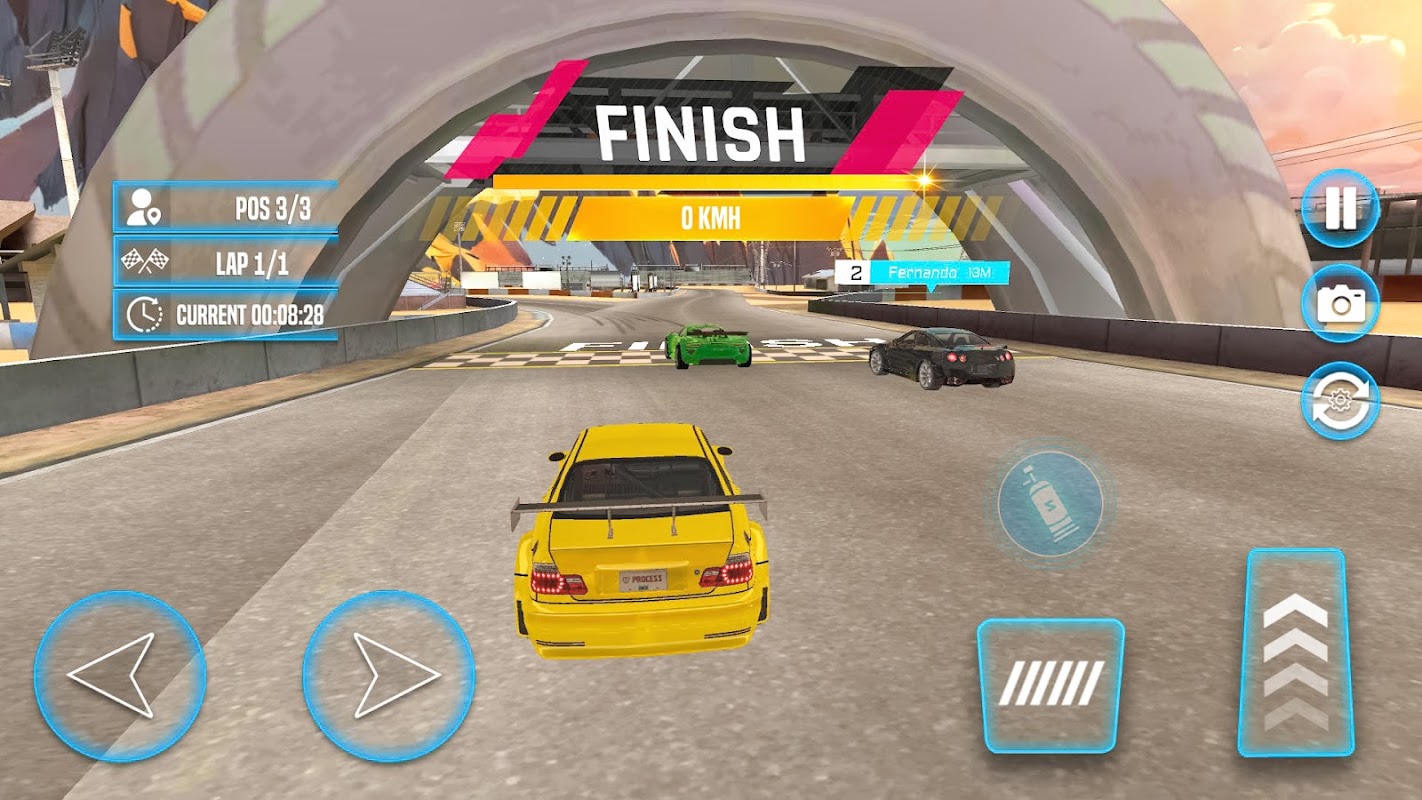1422x800 pixels.
Task: Steer left with the left arrow
Action: click(x=120, y=676)
